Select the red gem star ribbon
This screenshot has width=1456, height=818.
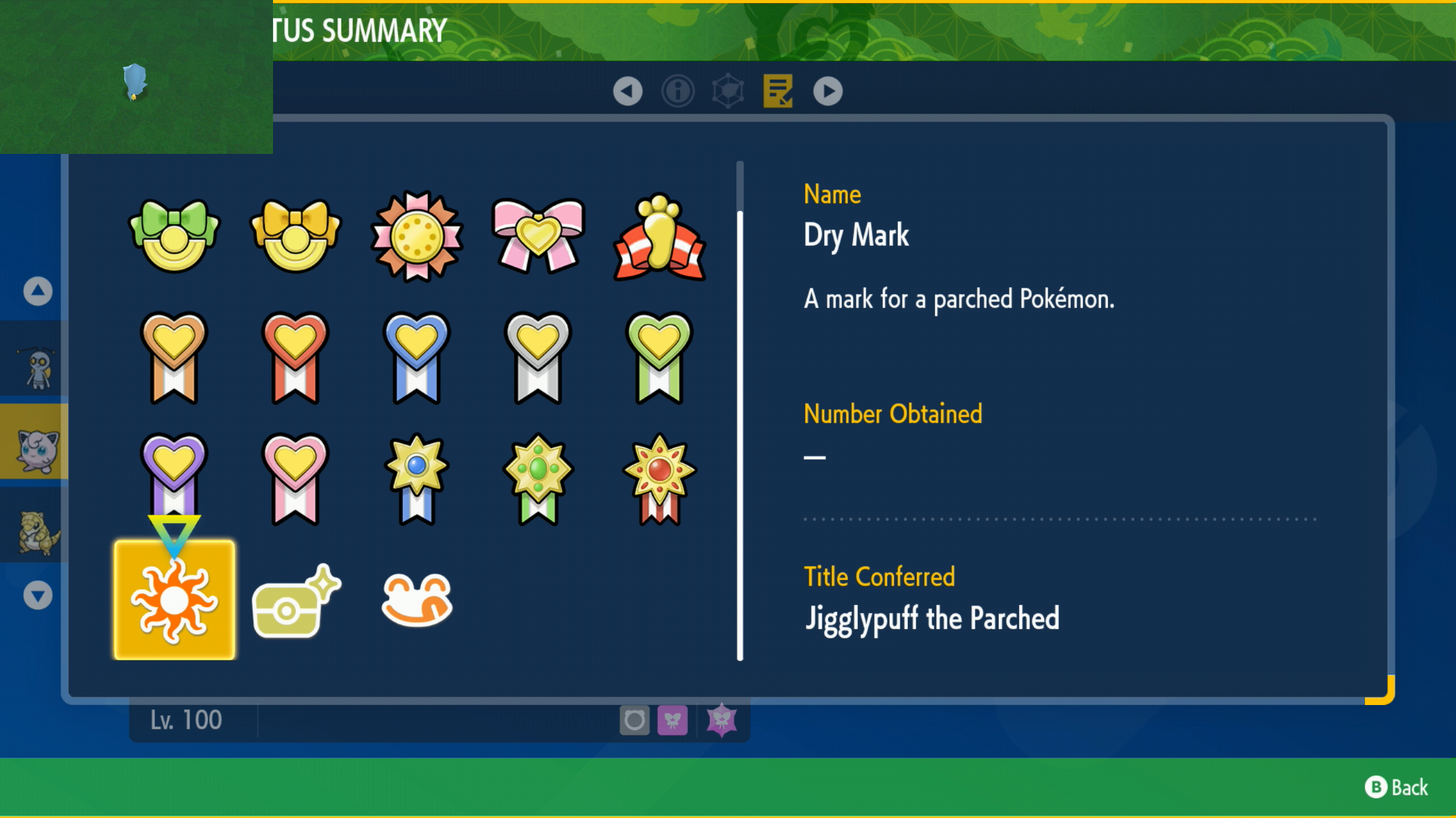pos(660,478)
